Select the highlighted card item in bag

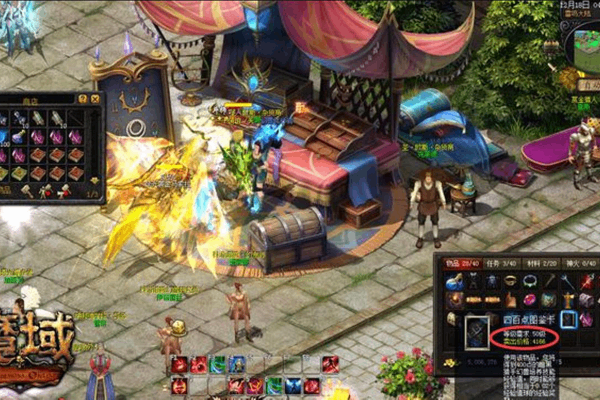tap(567, 319)
